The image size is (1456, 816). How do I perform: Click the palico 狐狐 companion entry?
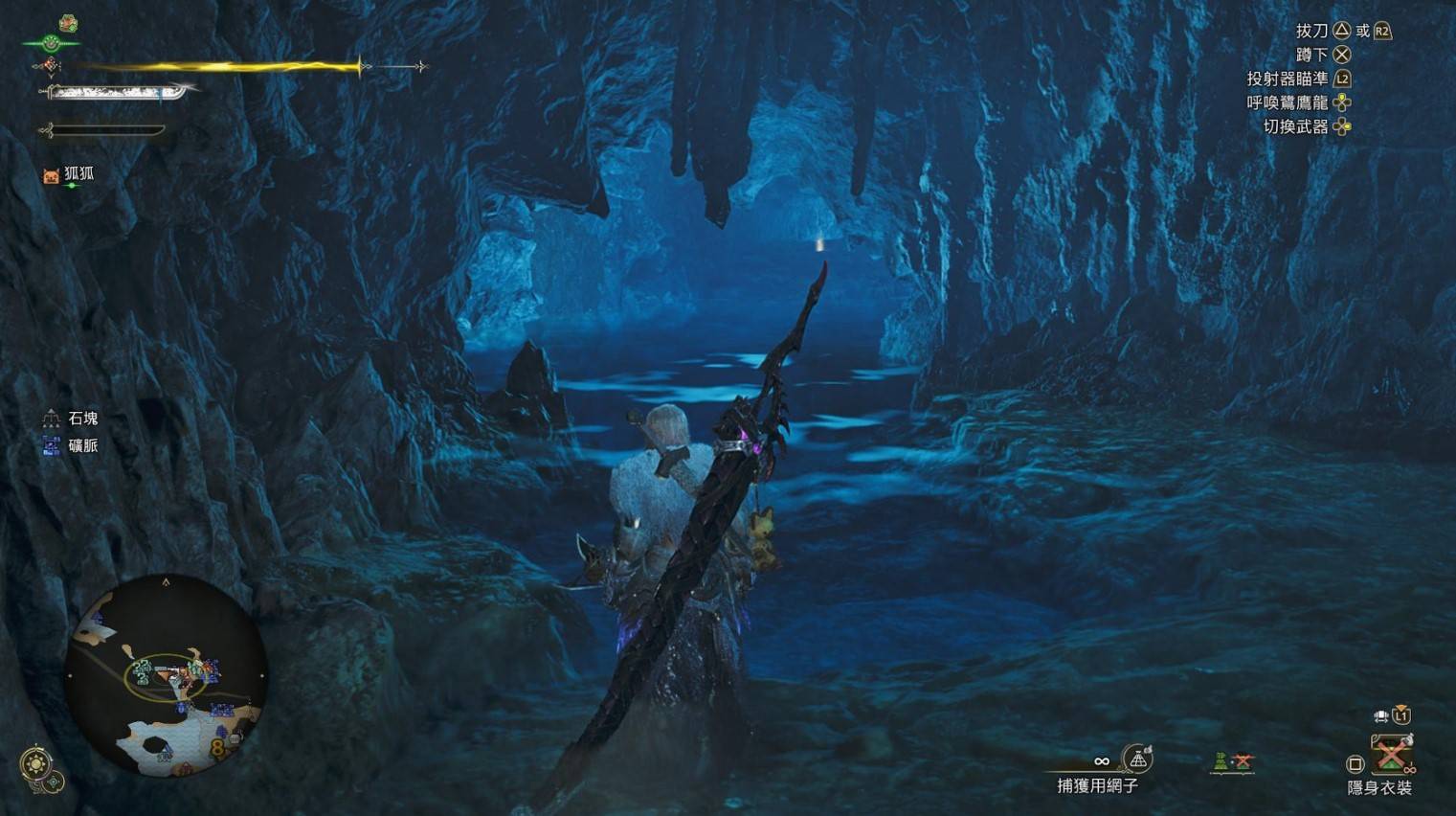pos(69,175)
